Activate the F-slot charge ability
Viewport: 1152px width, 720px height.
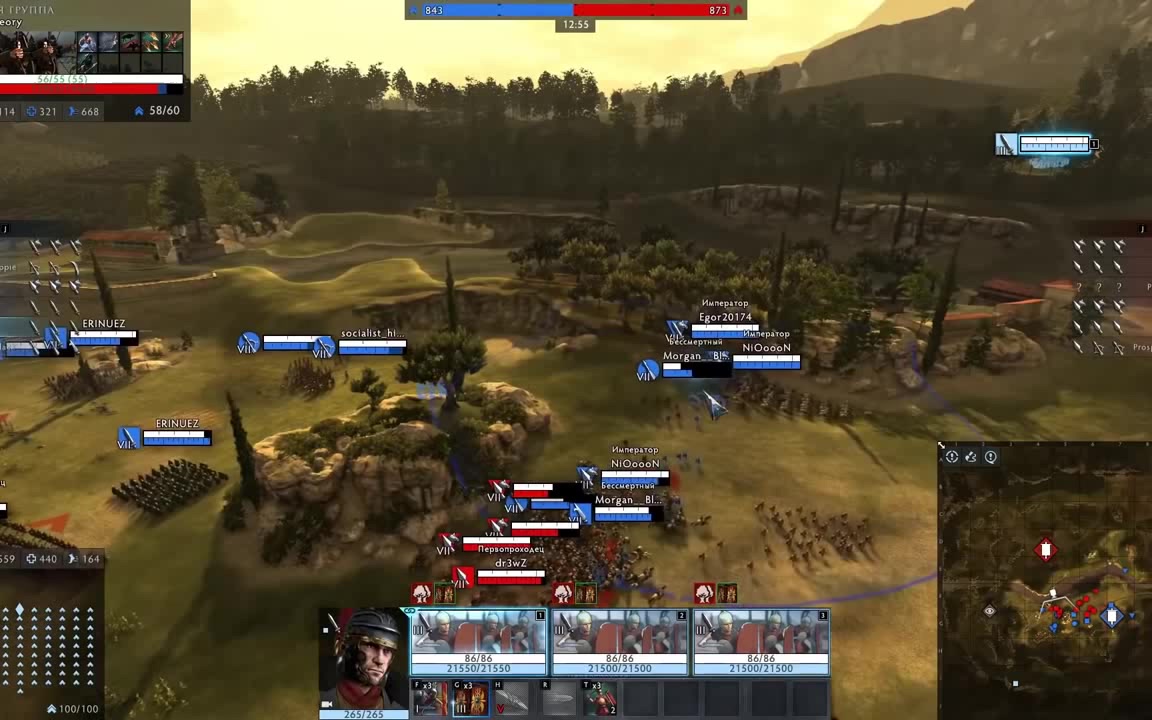click(x=431, y=699)
